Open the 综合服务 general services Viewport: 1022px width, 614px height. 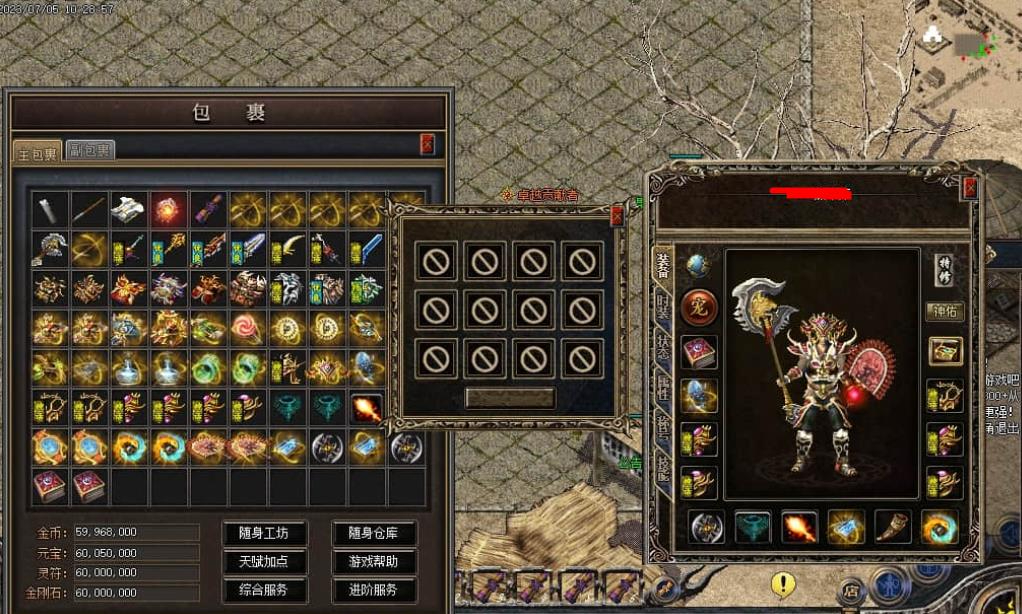pos(264,590)
